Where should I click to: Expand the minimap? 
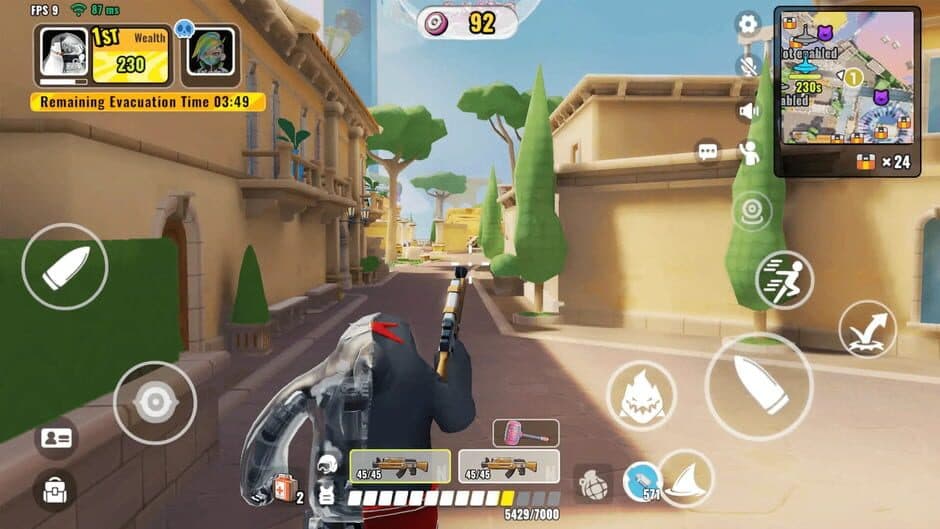click(x=846, y=78)
